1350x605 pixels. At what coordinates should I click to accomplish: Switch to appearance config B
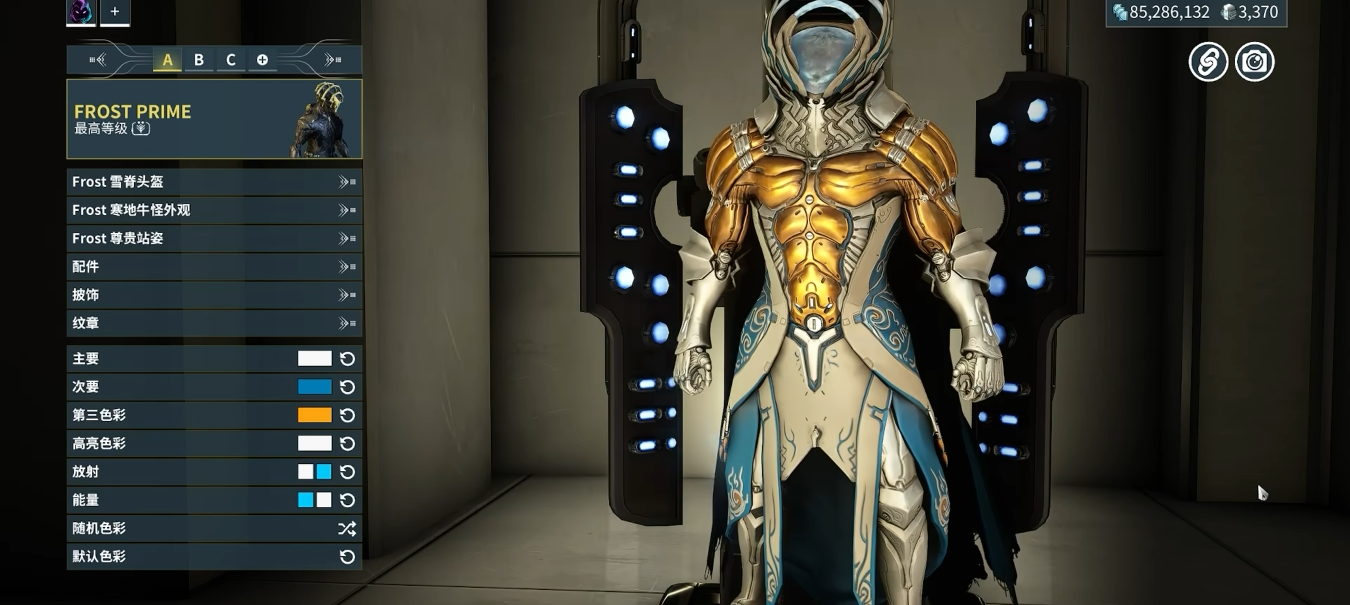(x=199, y=60)
